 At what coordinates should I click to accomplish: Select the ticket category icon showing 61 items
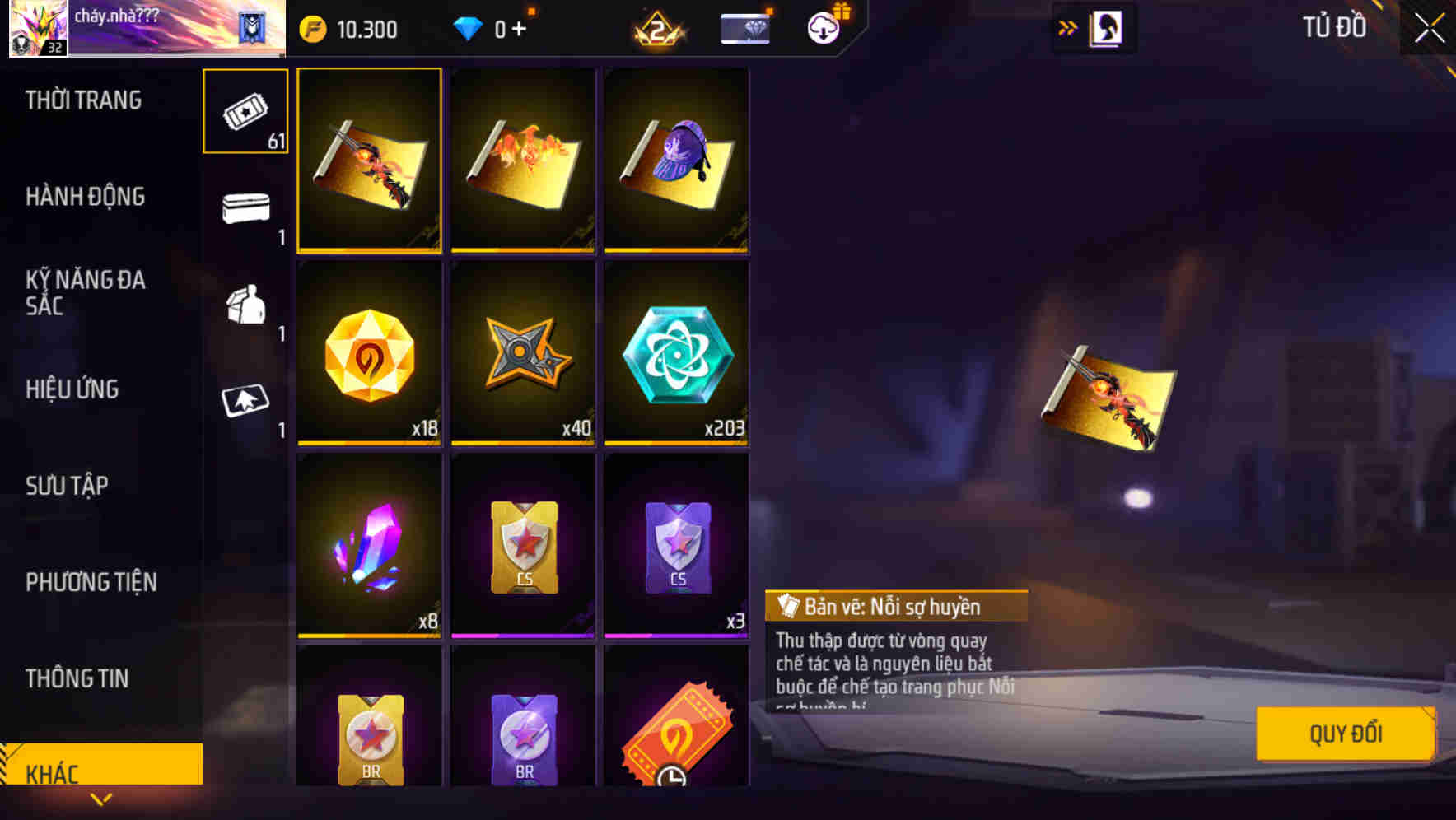pyautogui.click(x=244, y=111)
